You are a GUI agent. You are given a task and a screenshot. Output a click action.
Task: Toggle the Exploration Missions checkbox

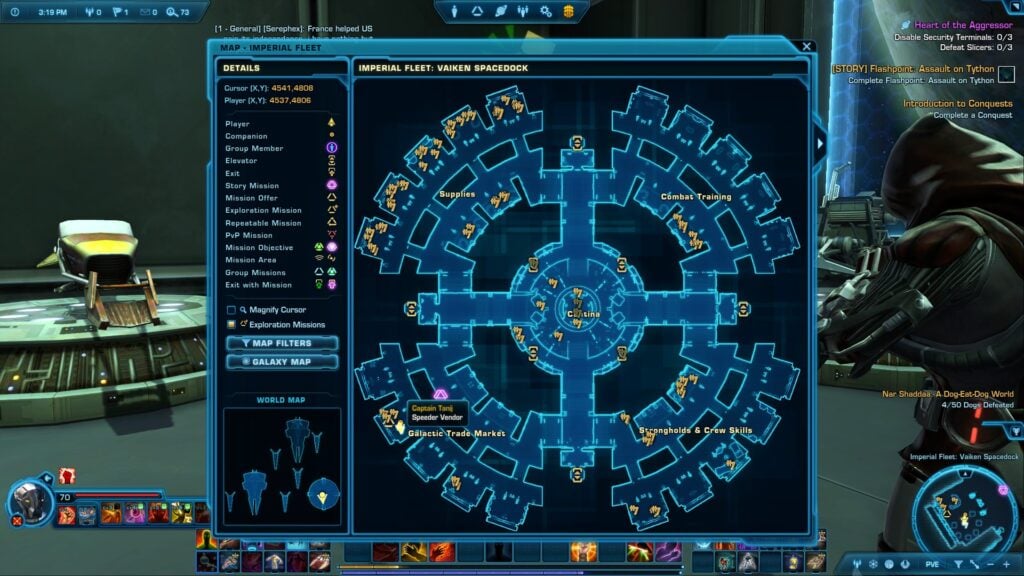(232, 324)
